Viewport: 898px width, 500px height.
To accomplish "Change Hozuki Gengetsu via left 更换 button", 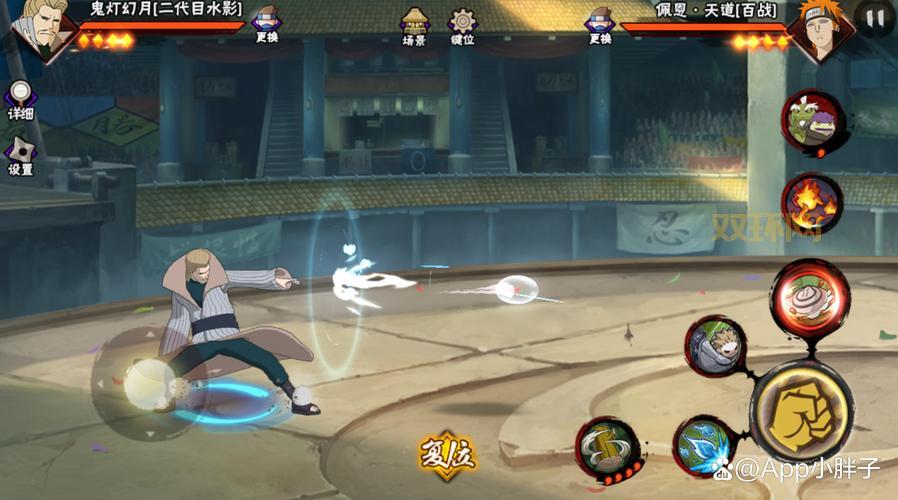I will pyautogui.click(x=266, y=25).
